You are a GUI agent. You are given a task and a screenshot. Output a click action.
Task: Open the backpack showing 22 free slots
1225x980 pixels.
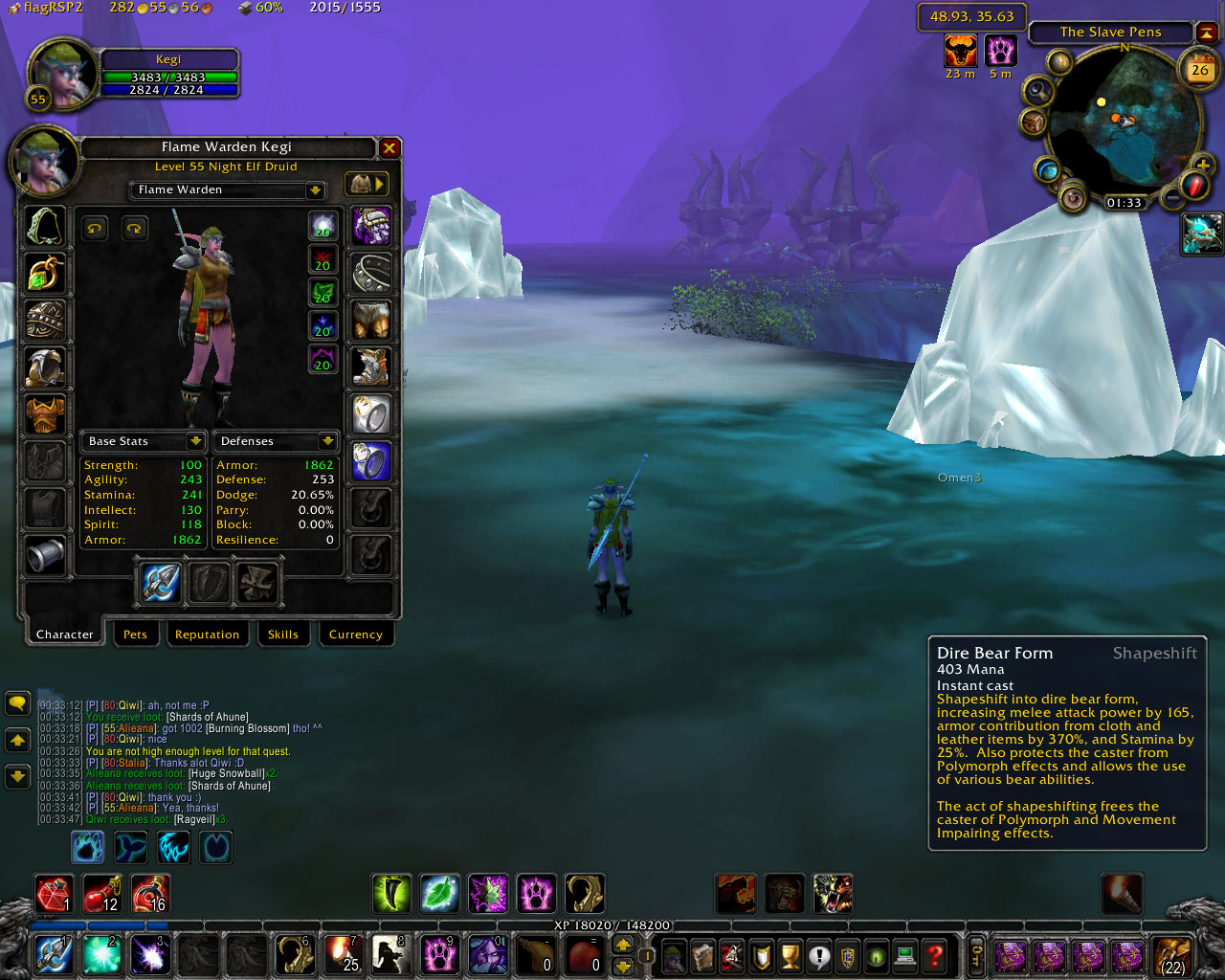pos(1172,955)
